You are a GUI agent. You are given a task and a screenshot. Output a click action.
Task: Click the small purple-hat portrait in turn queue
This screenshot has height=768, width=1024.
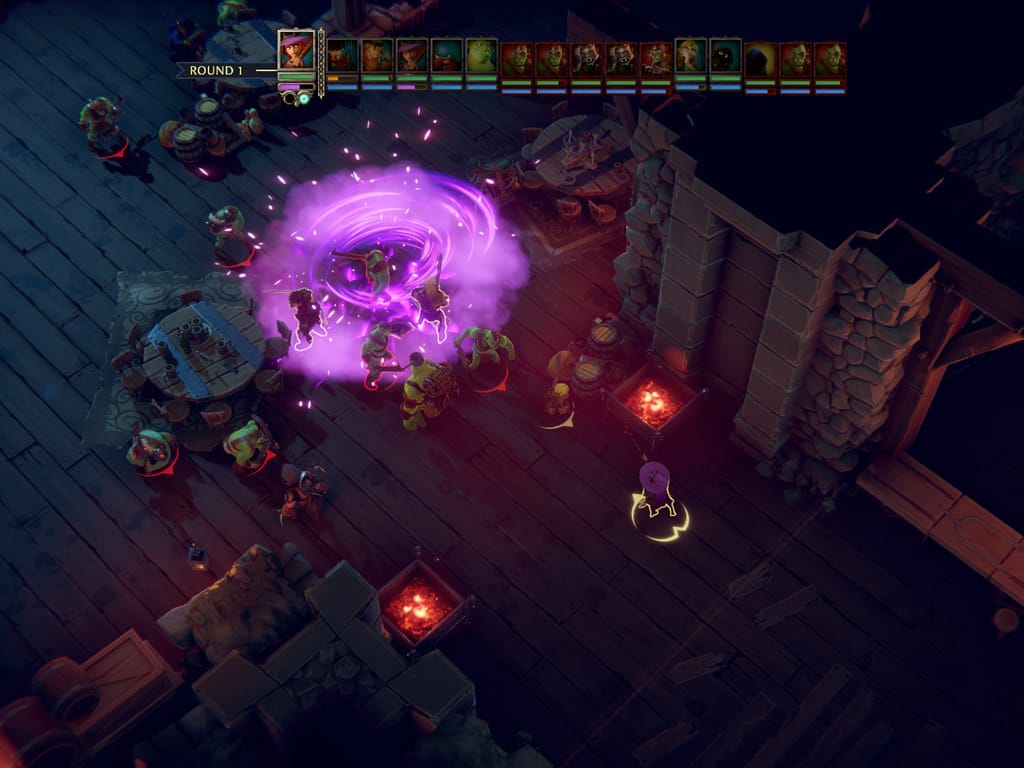coord(412,56)
